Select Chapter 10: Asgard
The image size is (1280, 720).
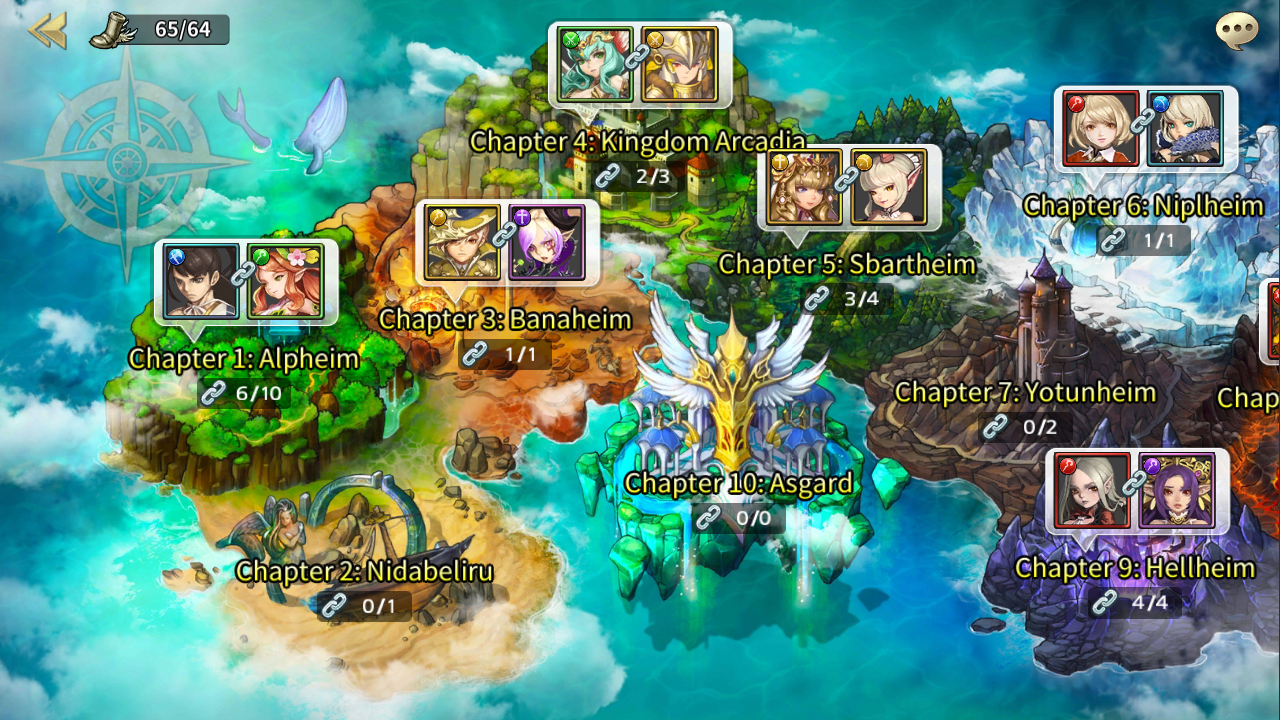[738, 484]
